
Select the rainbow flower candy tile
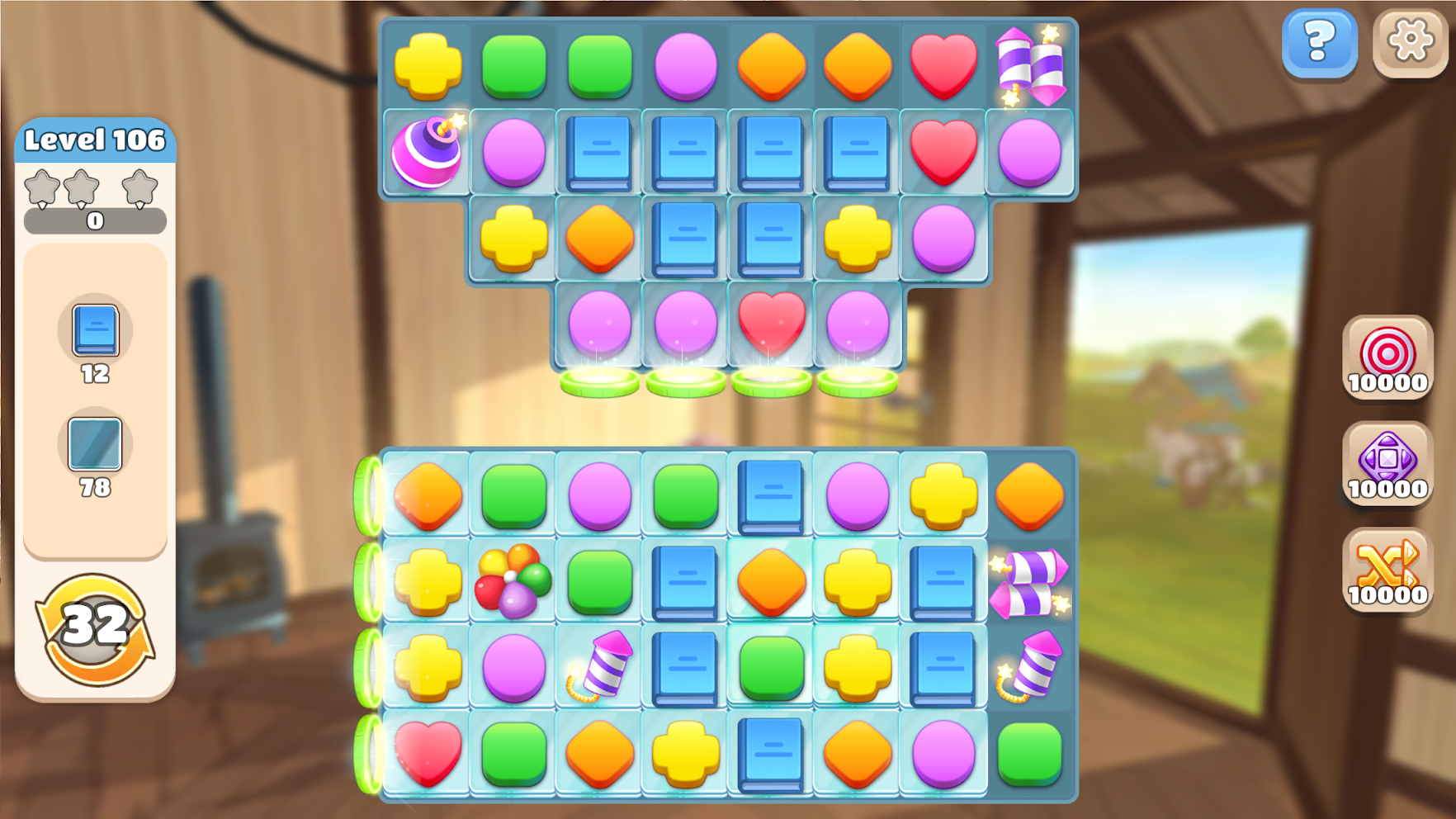click(513, 580)
